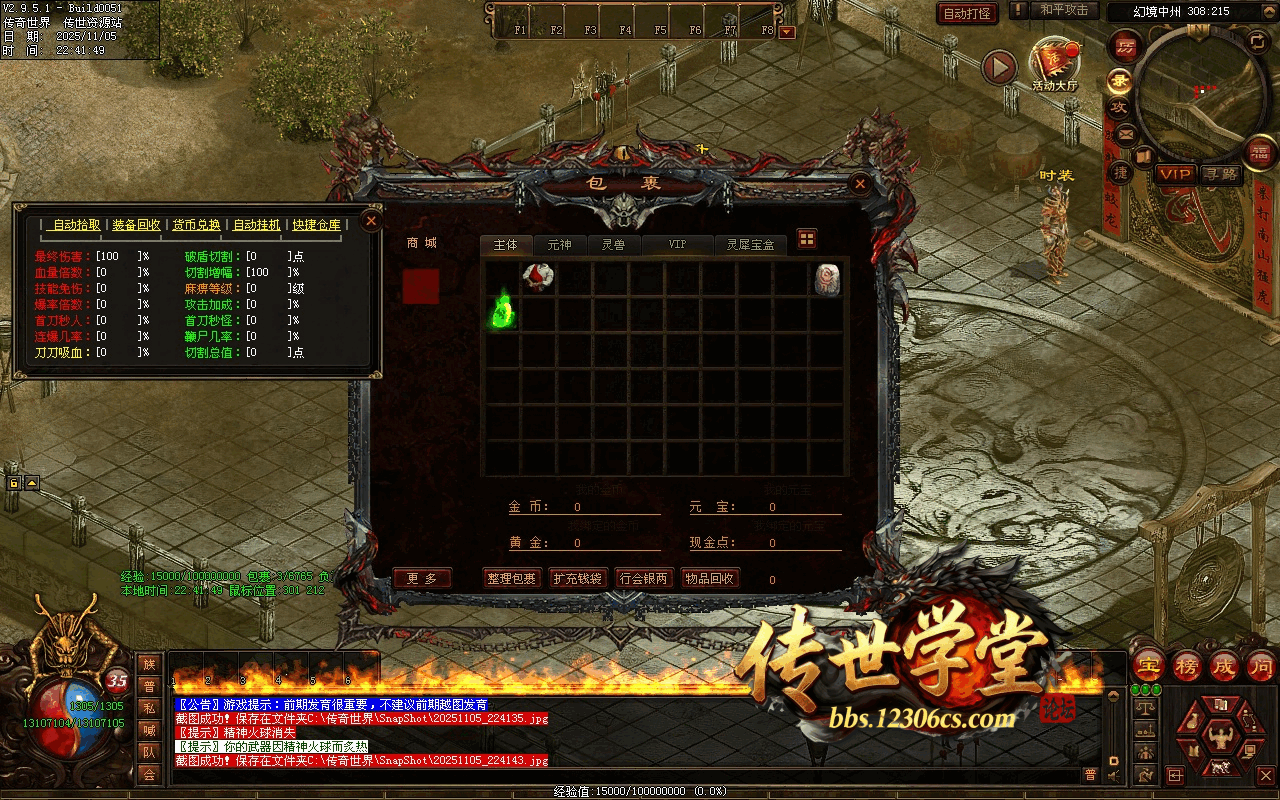1280x800 pixels.
Task: Click the VIP button below the minimap
Action: click(x=1176, y=174)
